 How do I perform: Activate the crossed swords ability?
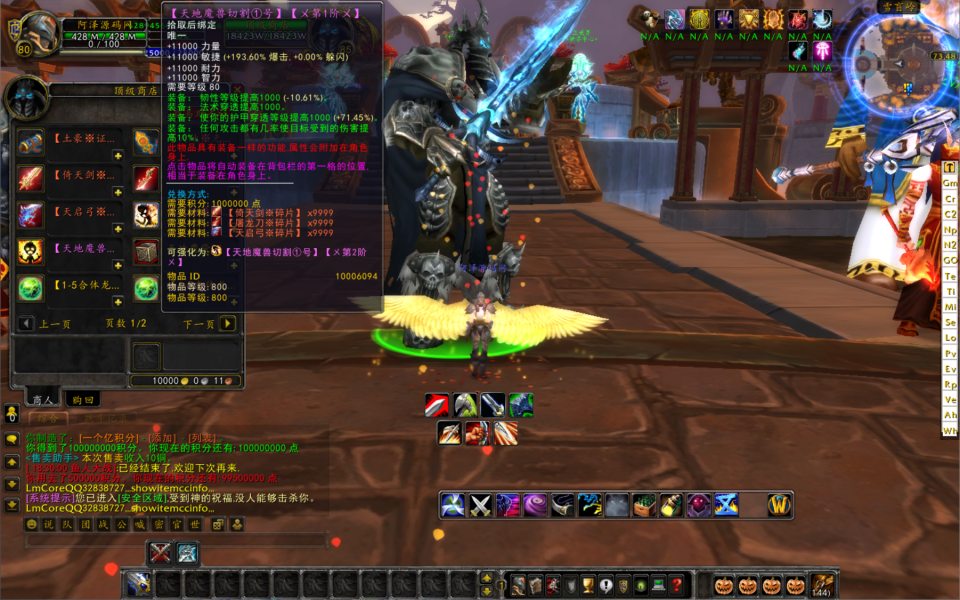(482, 505)
